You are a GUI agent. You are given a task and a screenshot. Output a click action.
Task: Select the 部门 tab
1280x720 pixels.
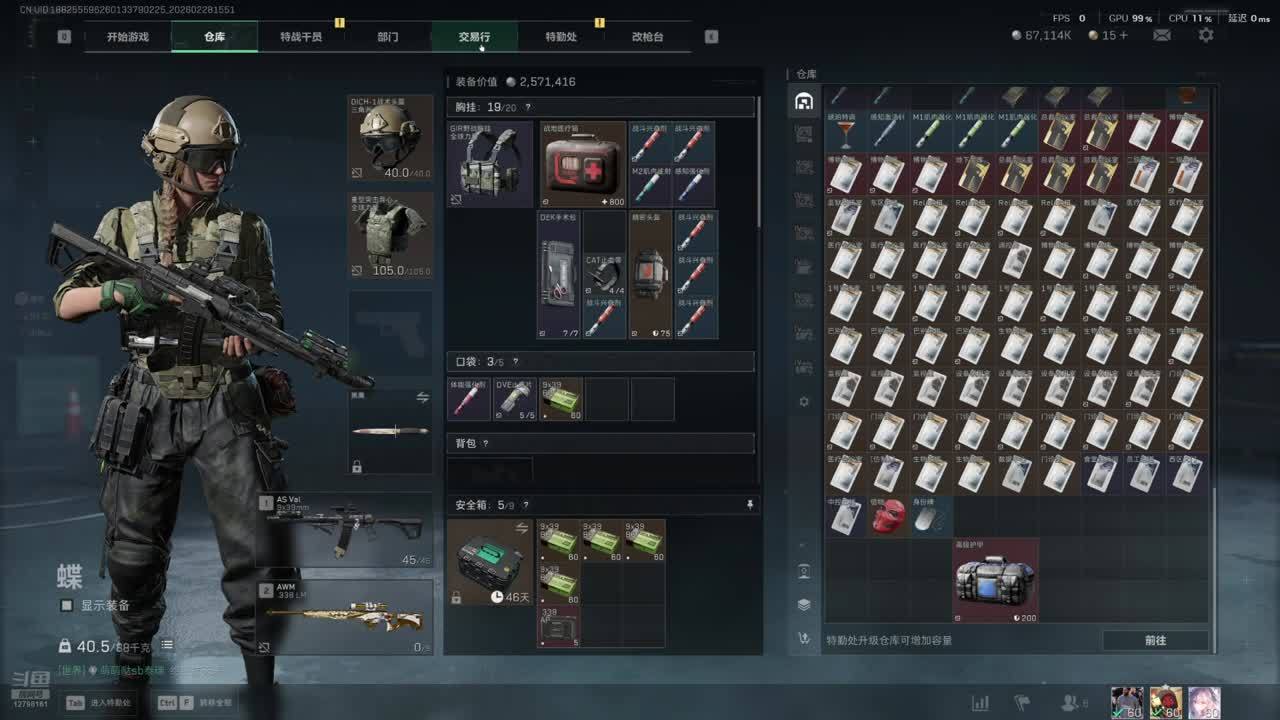click(x=388, y=37)
